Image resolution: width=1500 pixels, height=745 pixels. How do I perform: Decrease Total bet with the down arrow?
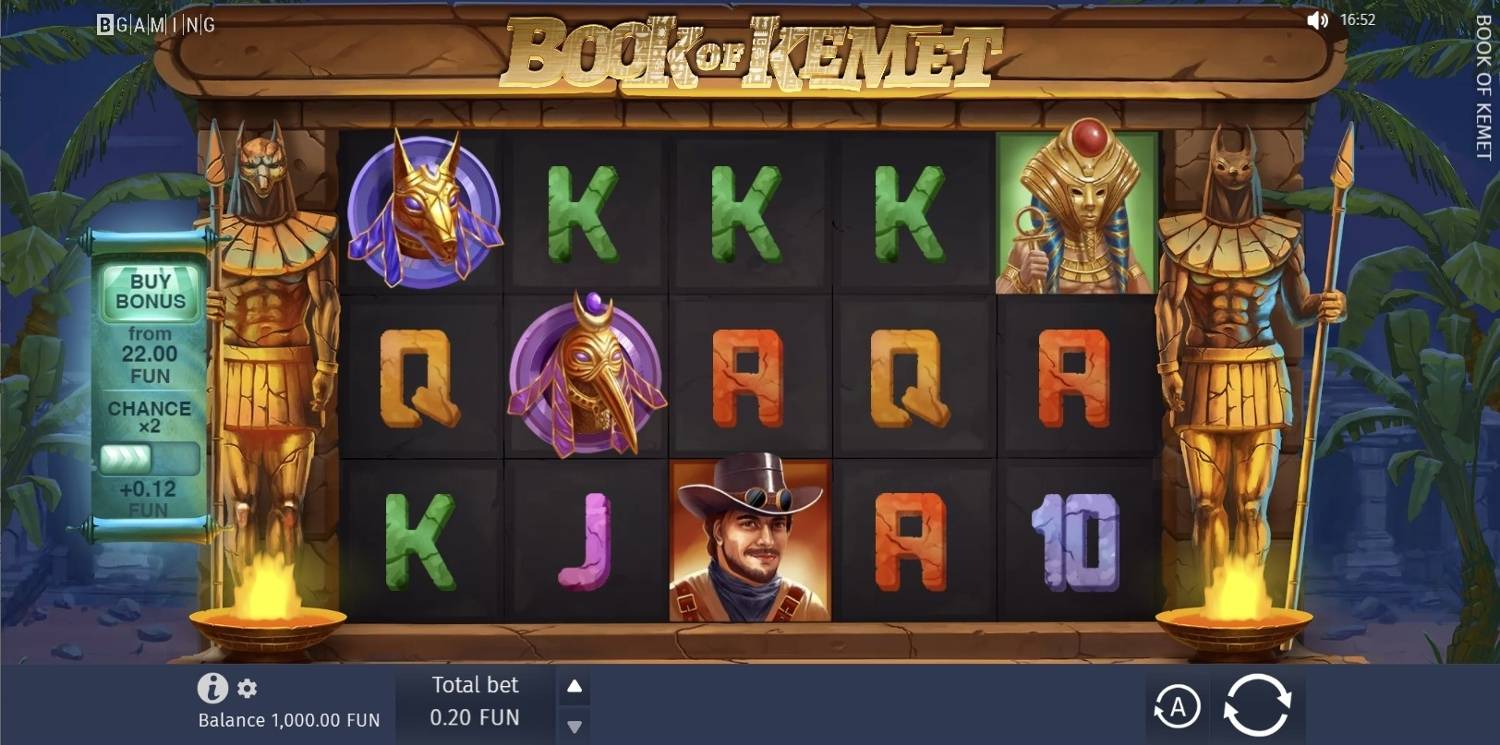(574, 725)
